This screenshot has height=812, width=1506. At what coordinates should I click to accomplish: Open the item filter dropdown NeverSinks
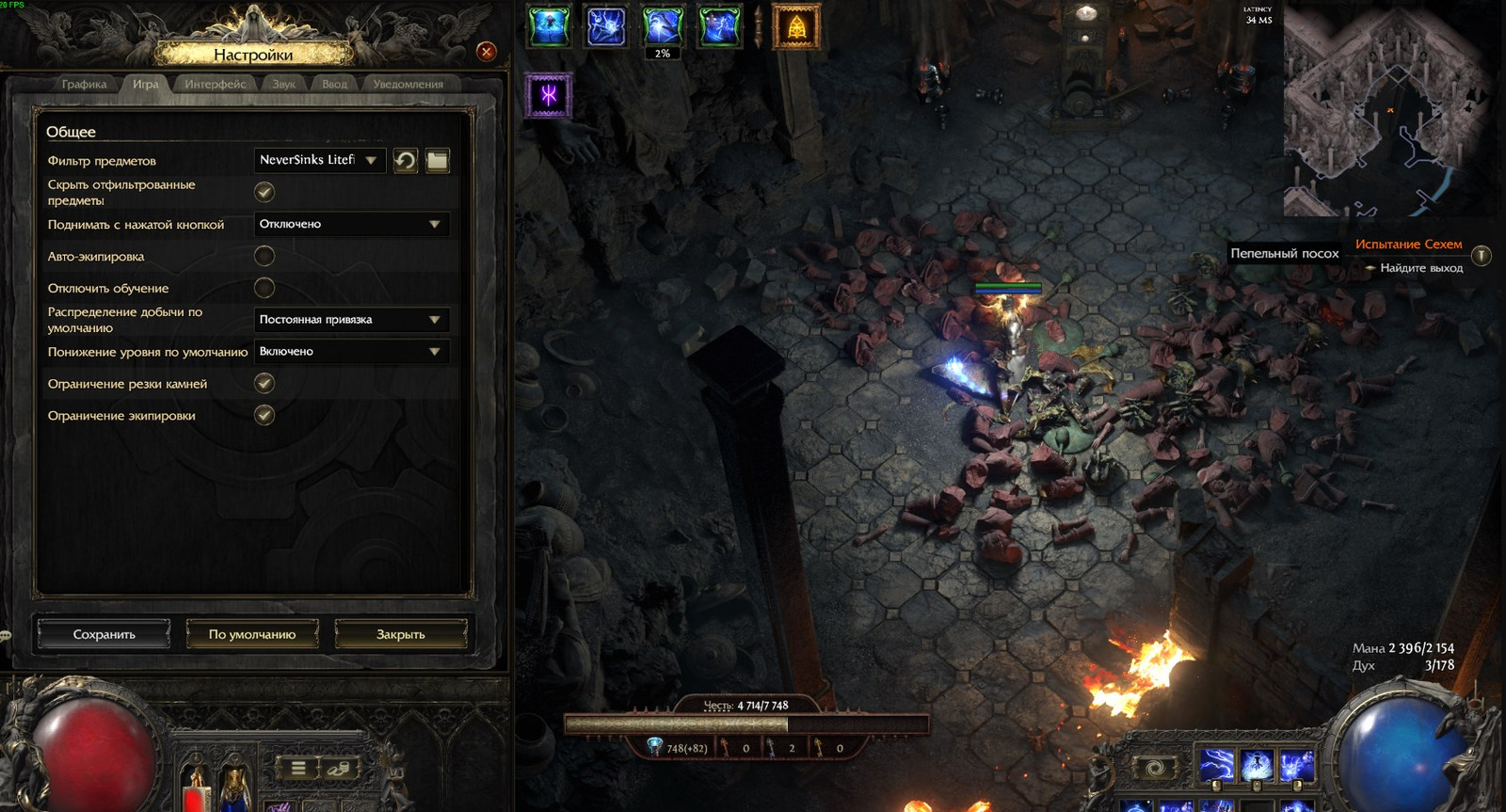[319, 160]
